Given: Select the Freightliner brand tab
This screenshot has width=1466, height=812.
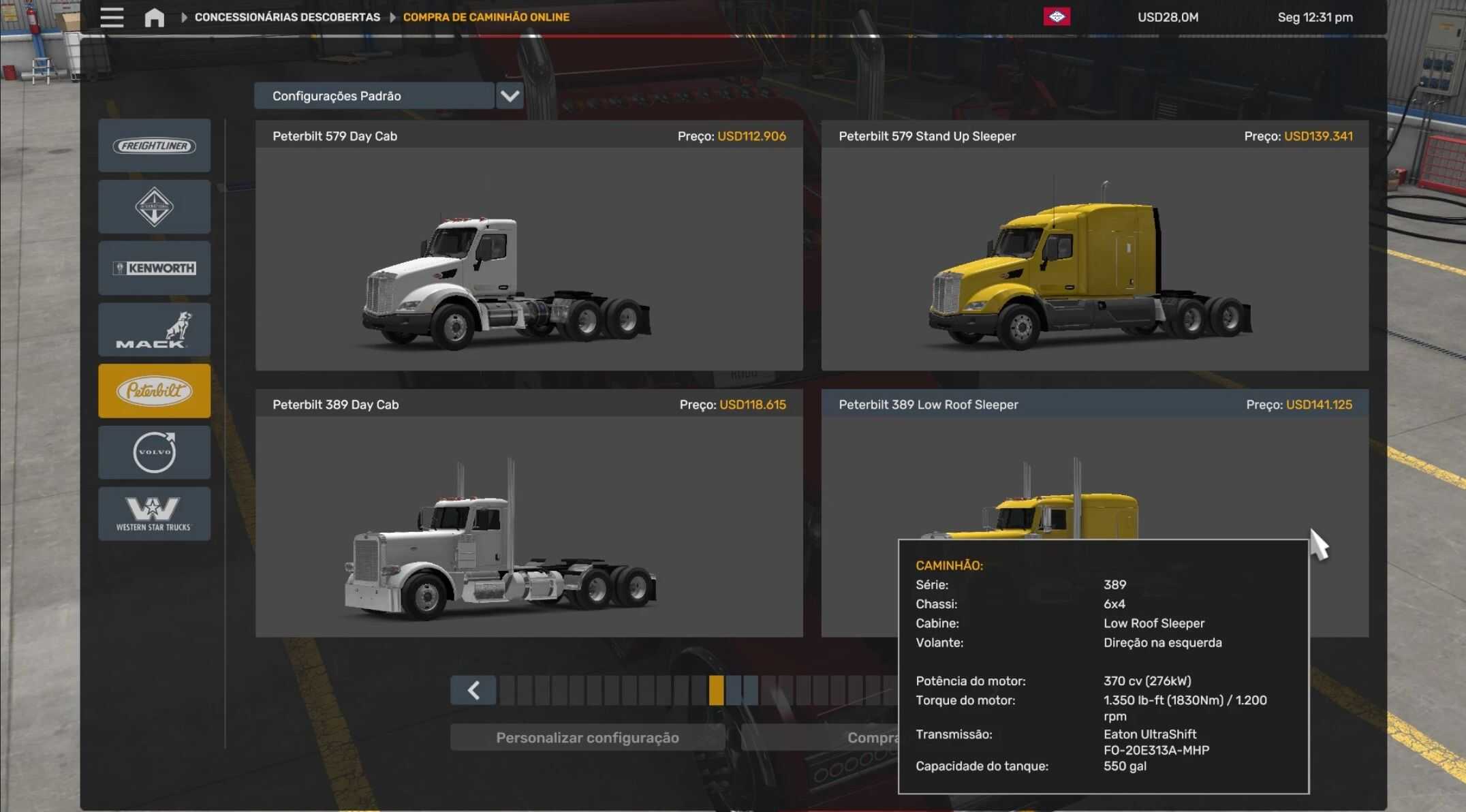Looking at the screenshot, I should (155, 146).
